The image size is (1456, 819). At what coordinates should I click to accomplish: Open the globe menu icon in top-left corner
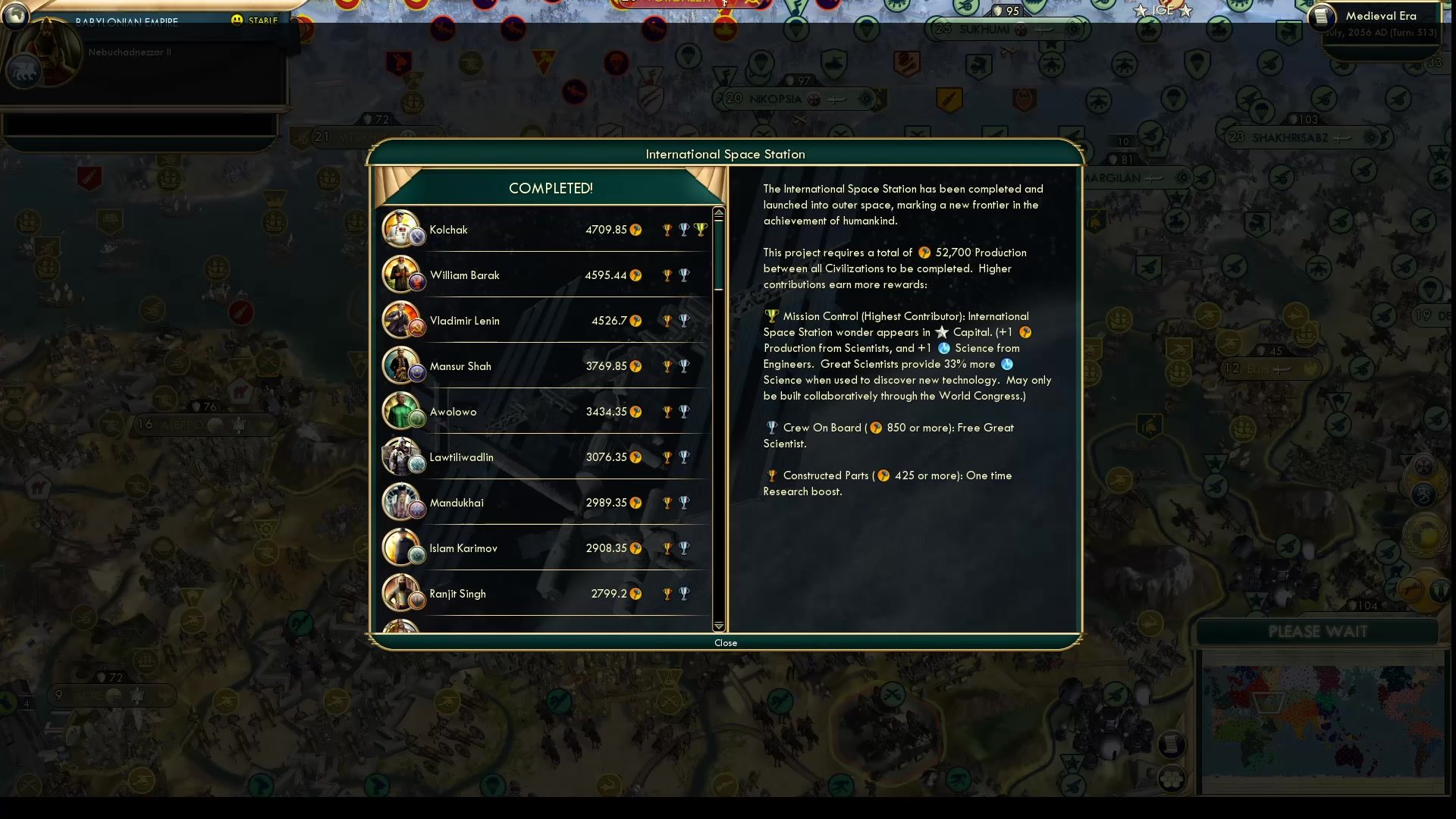point(15,15)
